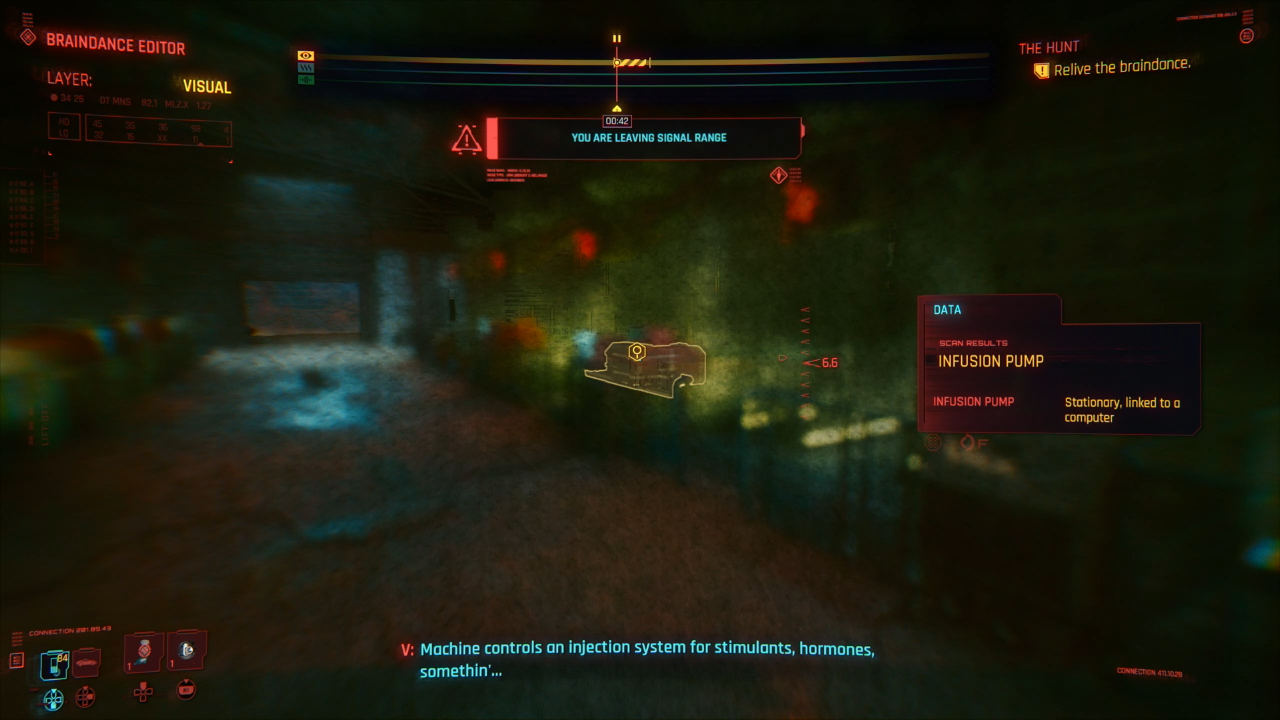1280x720 pixels.
Task: Click the F restart prompt button
Action: point(972,441)
